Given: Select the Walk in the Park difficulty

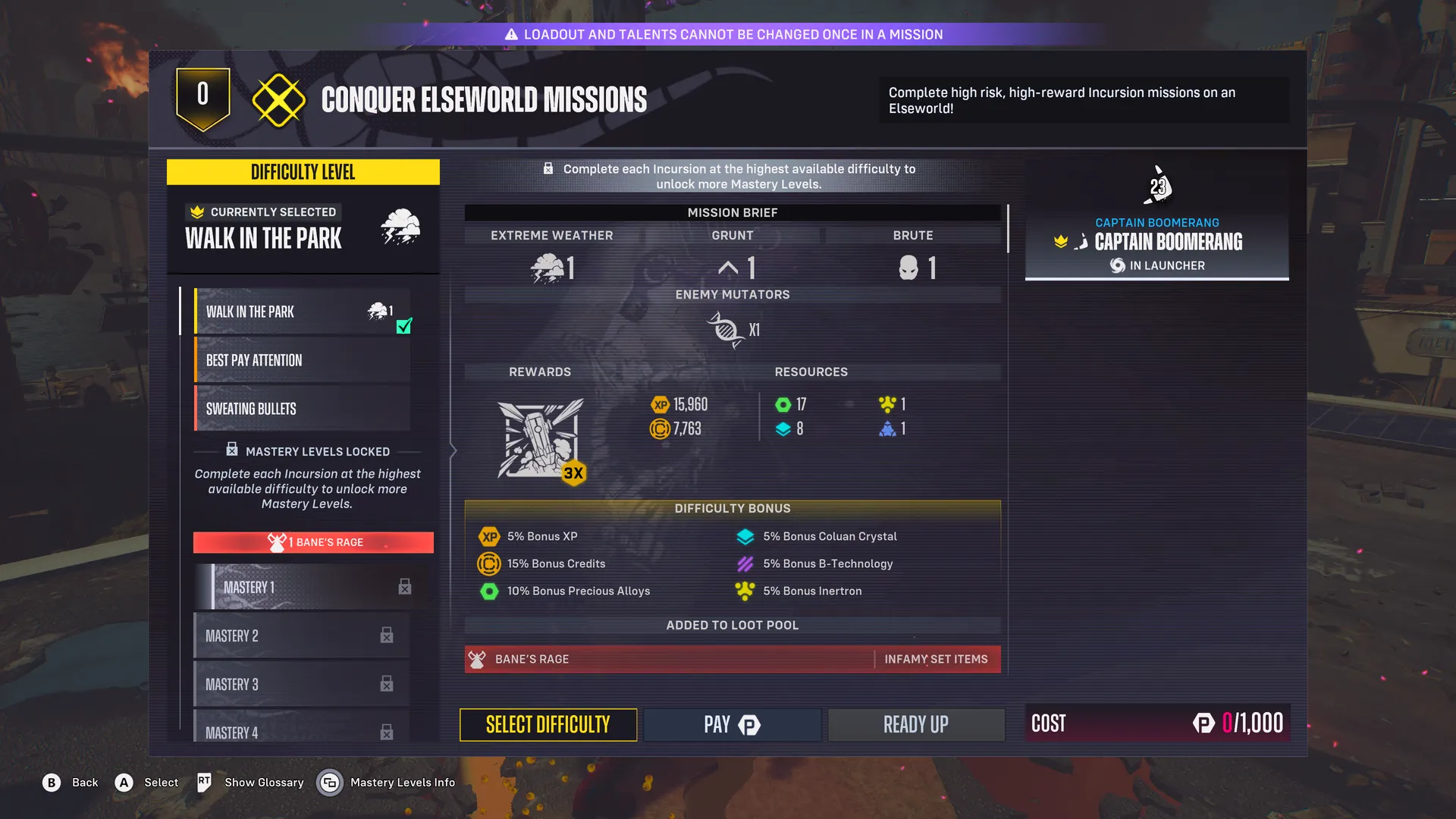Looking at the screenshot, I should [302, 312].
